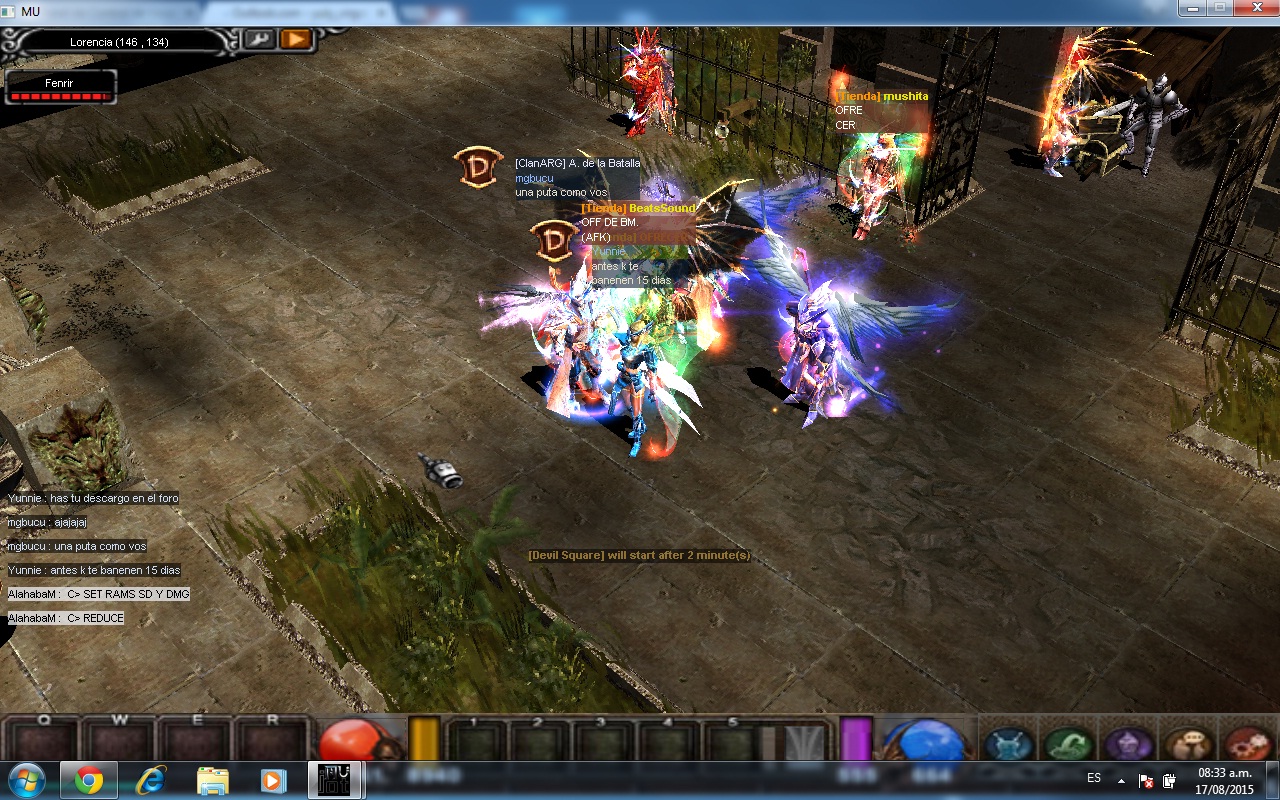Open the red gear system menu icon
Screen dimensions: 1280x800
click(x=1247, y=744)
